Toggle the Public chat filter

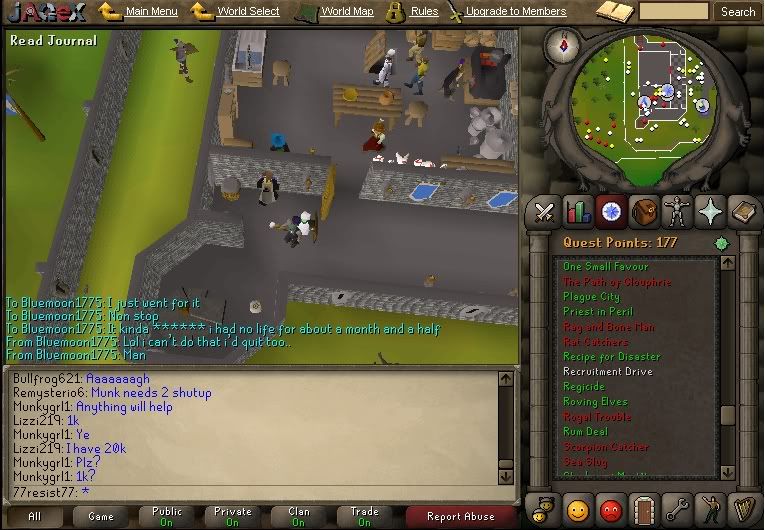[x=167, y=516]
